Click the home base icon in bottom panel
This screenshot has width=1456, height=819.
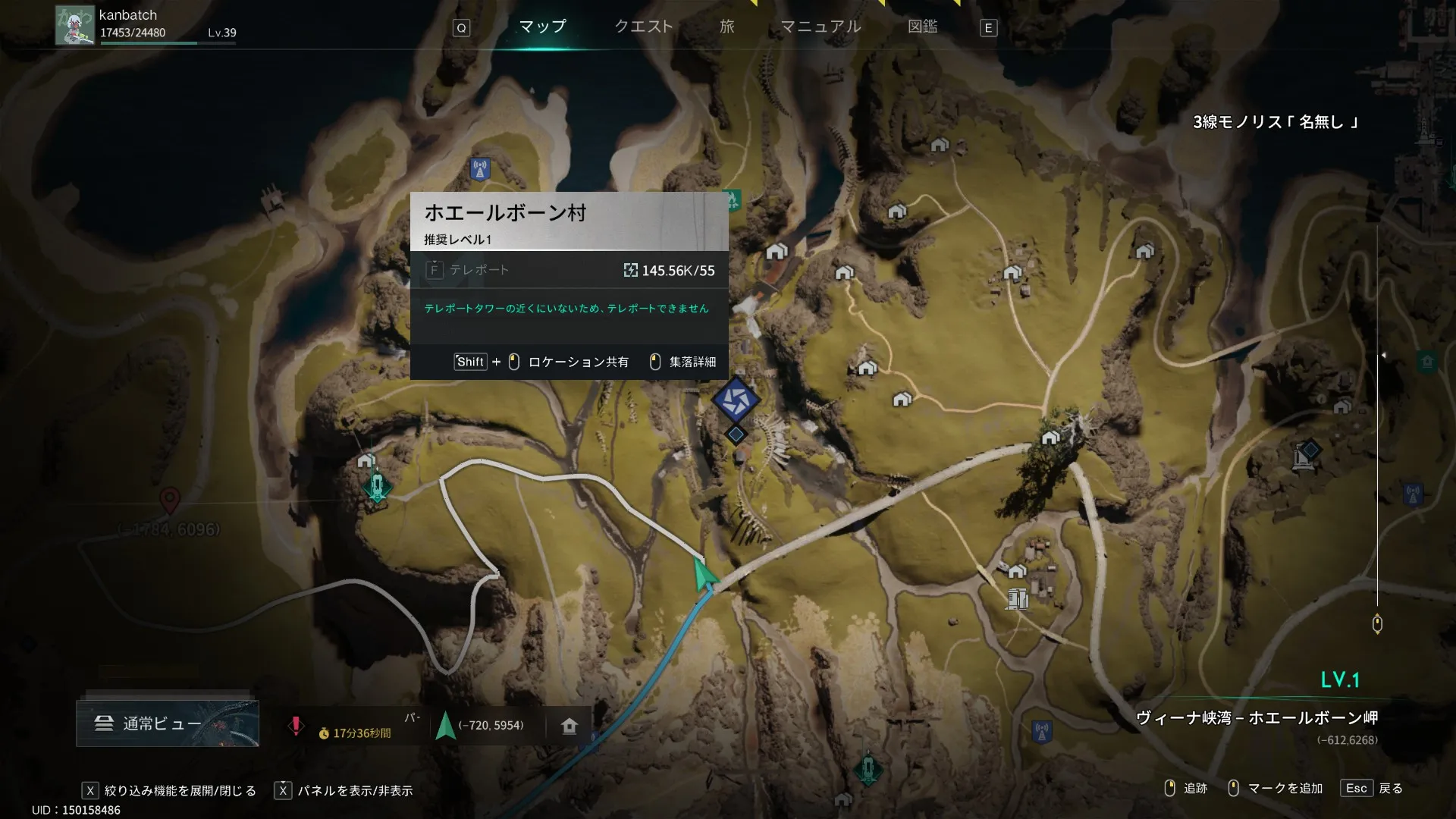(x=570, y=726)
